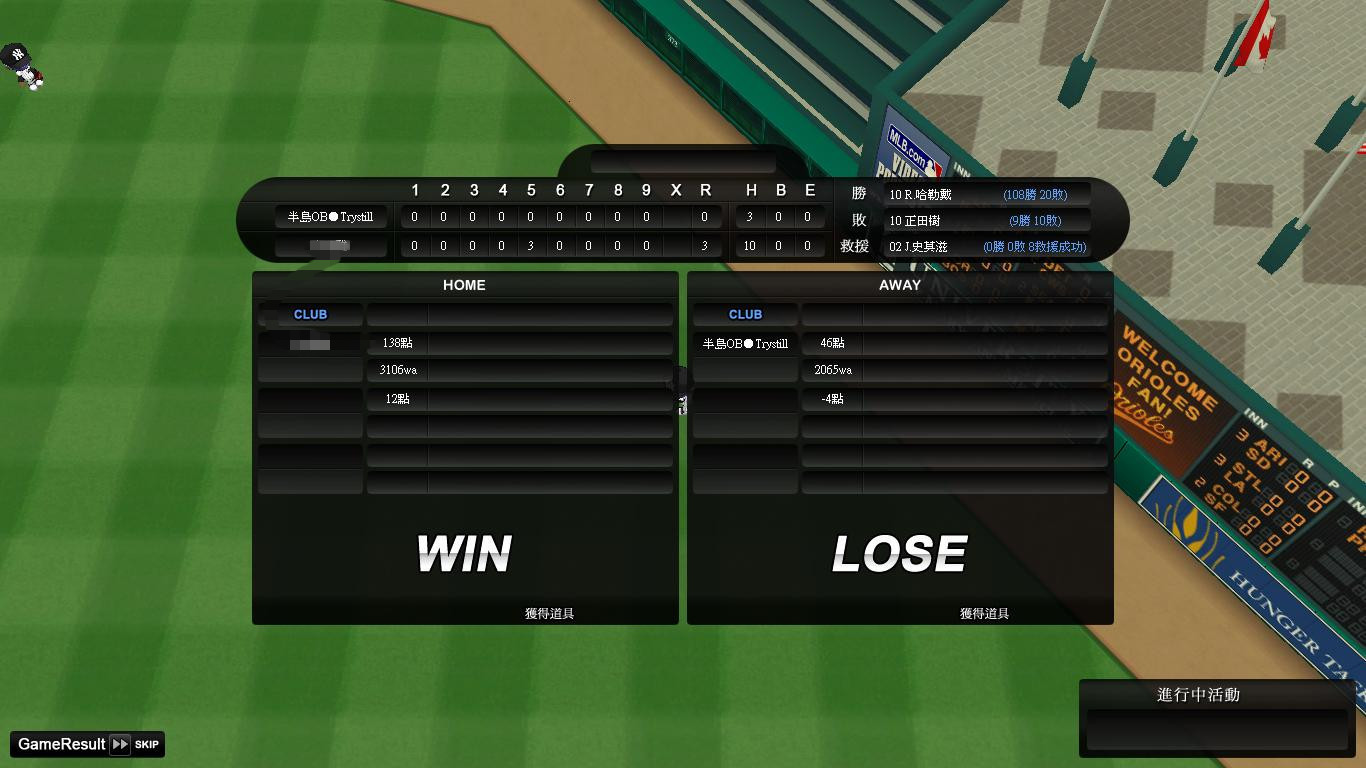Skip the game result screen

pyautogui.click(x=134, y=744)
